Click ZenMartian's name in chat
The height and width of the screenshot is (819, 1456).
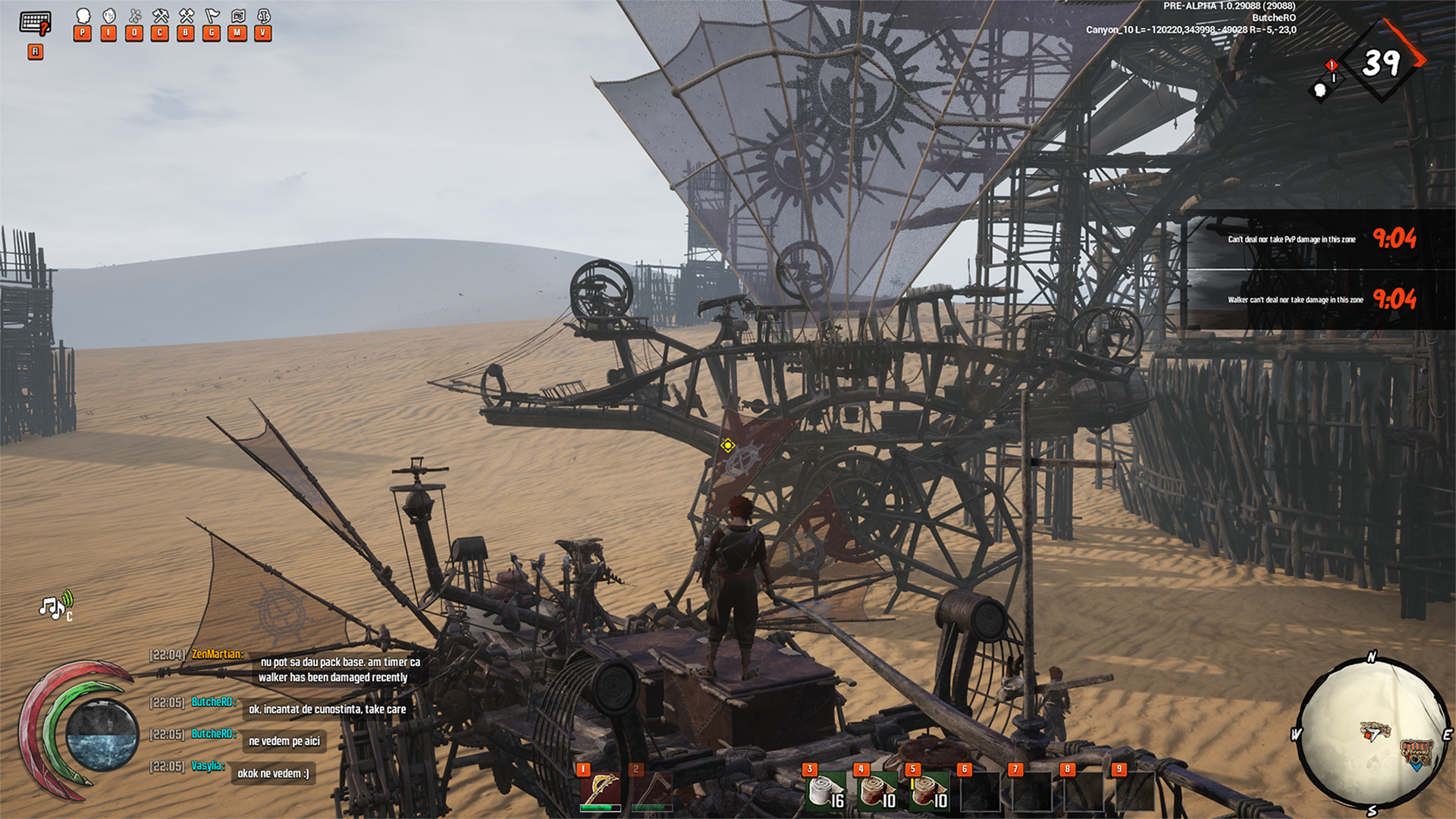point(217,654)
